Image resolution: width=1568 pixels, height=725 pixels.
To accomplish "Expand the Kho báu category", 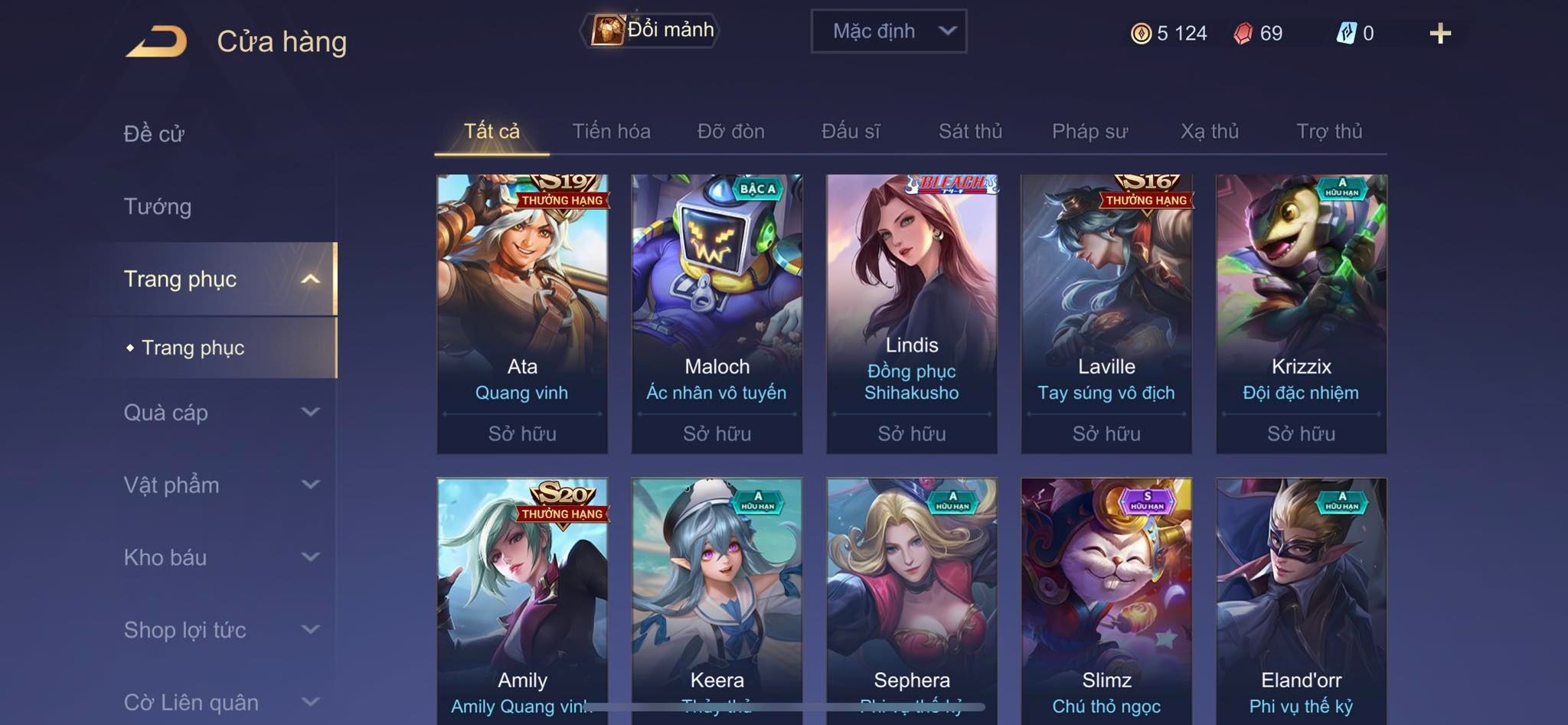I will (x=220, y=557).
